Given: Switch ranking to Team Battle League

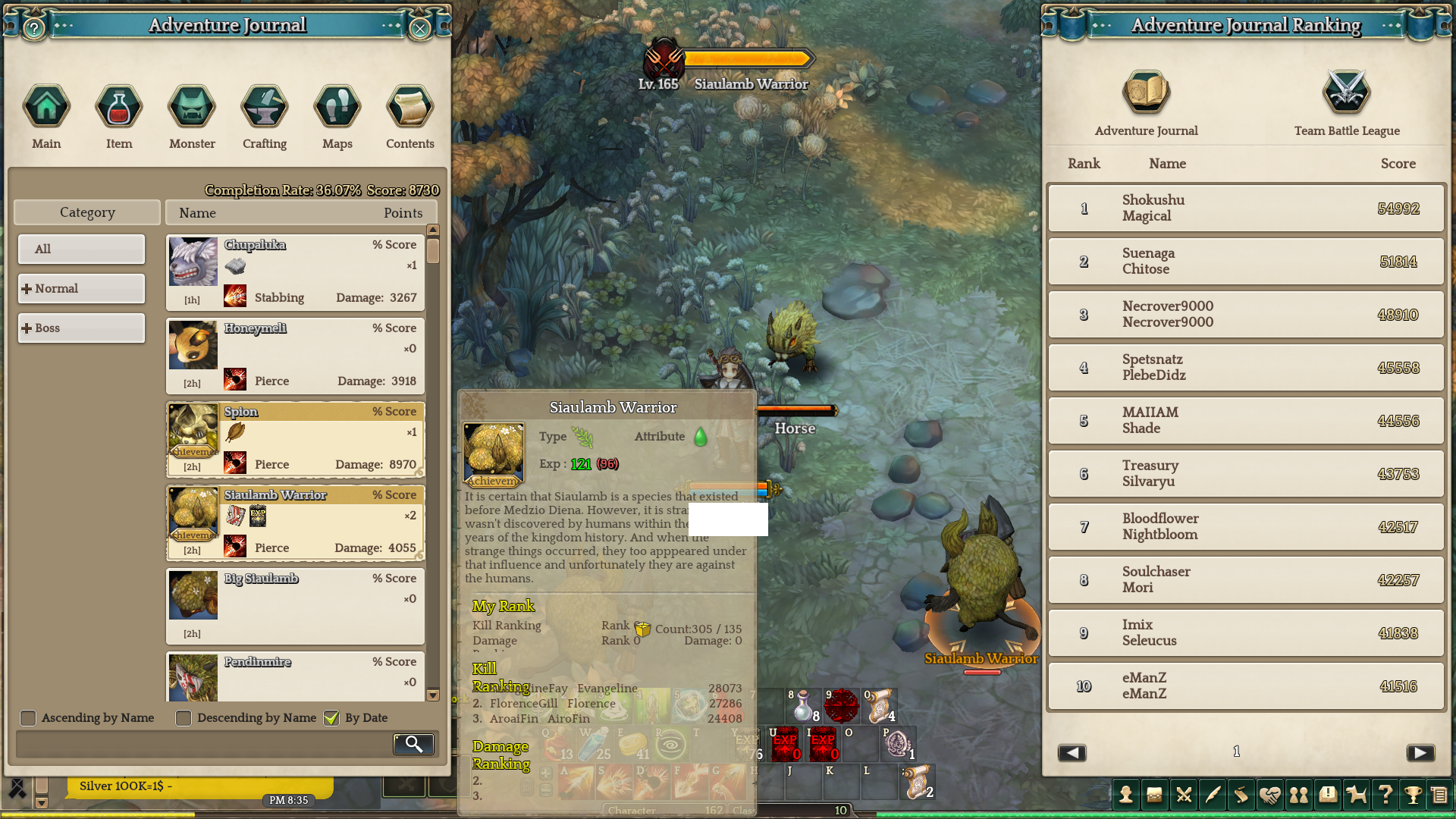Looking at the screenshot, I should (1347, 104).
